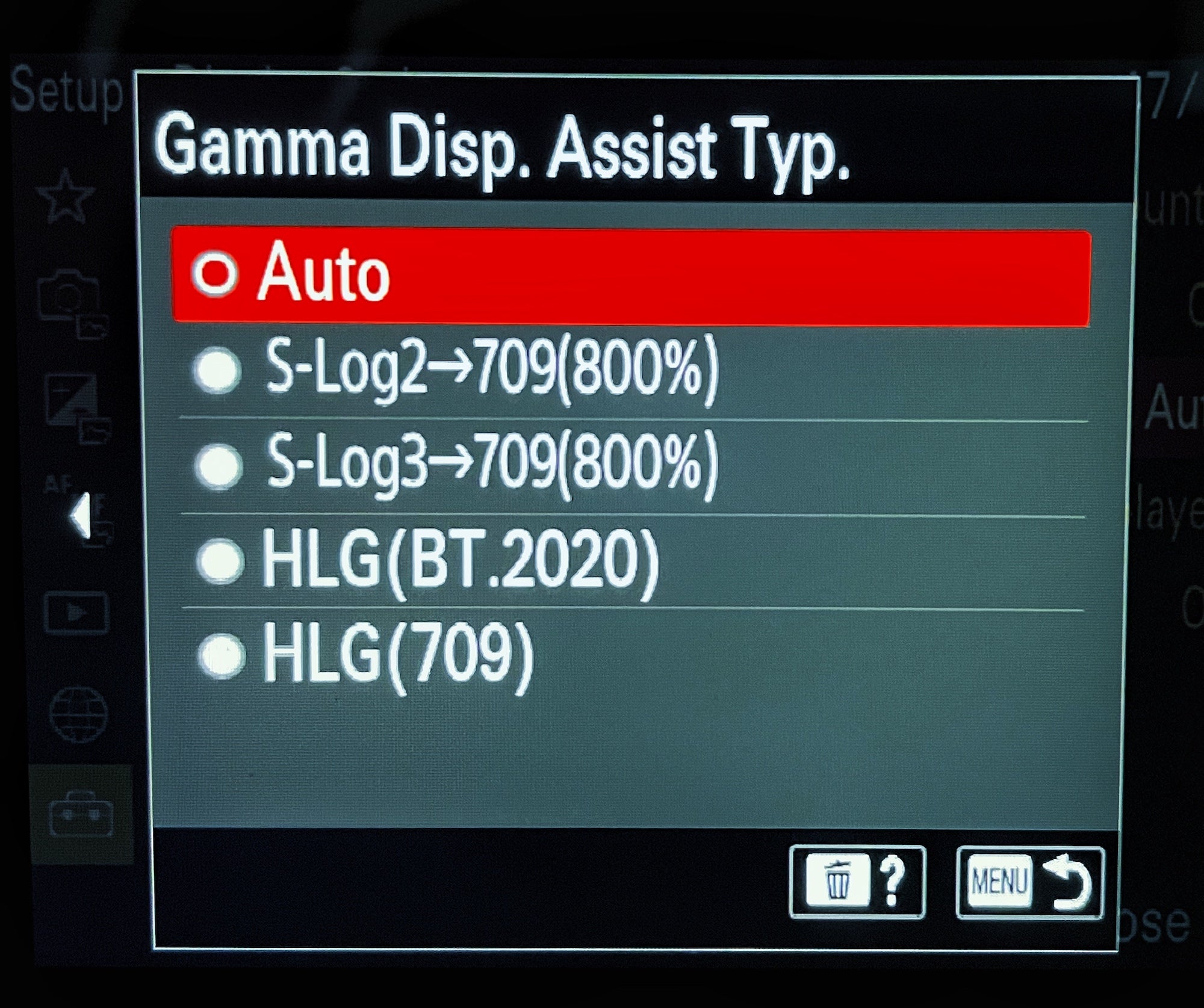Click the left arrow on the sidebar
The height and width of the screenshot is (1008, 1204).
80,515
